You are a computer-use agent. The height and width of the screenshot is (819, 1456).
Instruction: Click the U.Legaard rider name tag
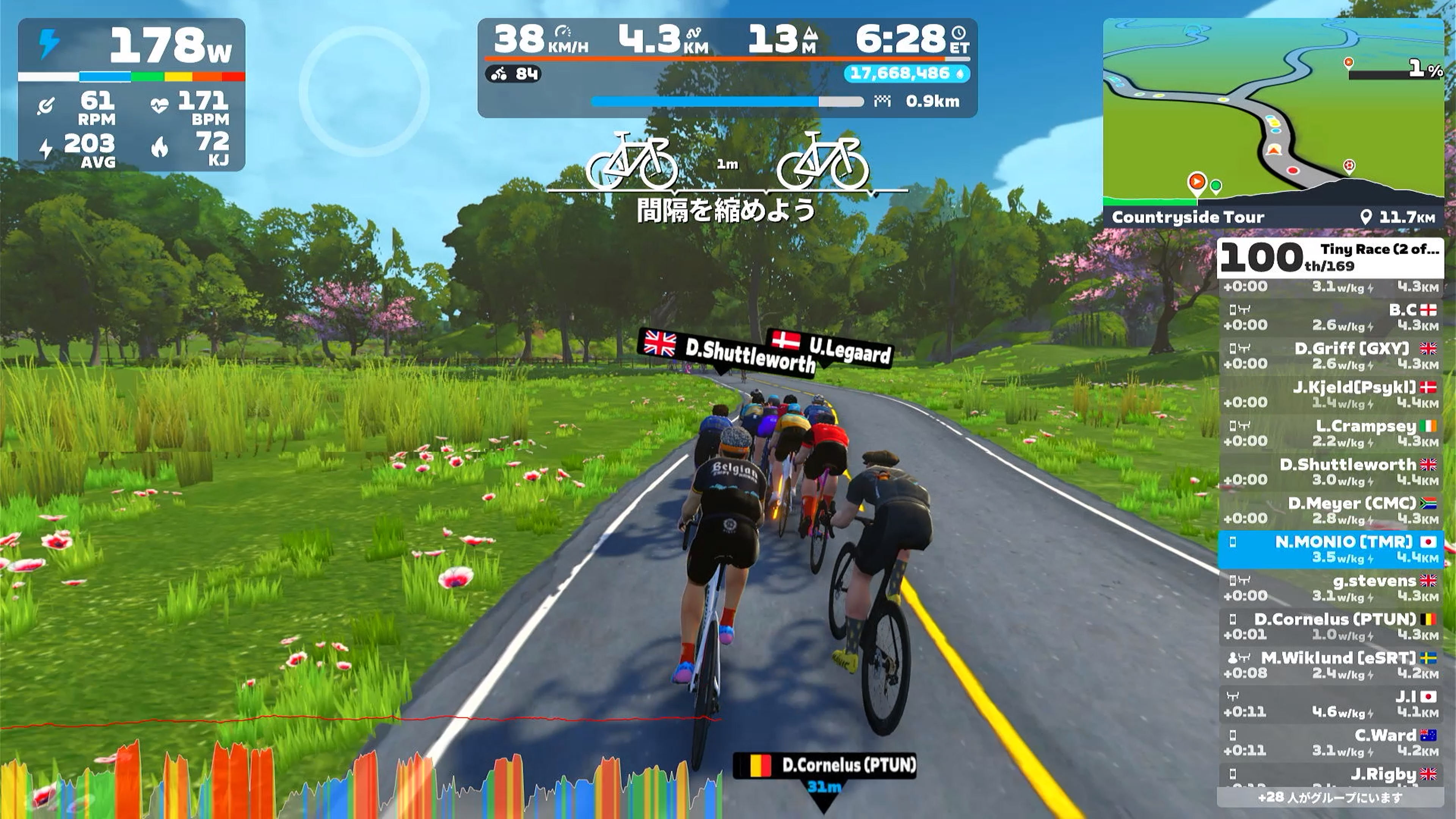(x=831, y=347)
